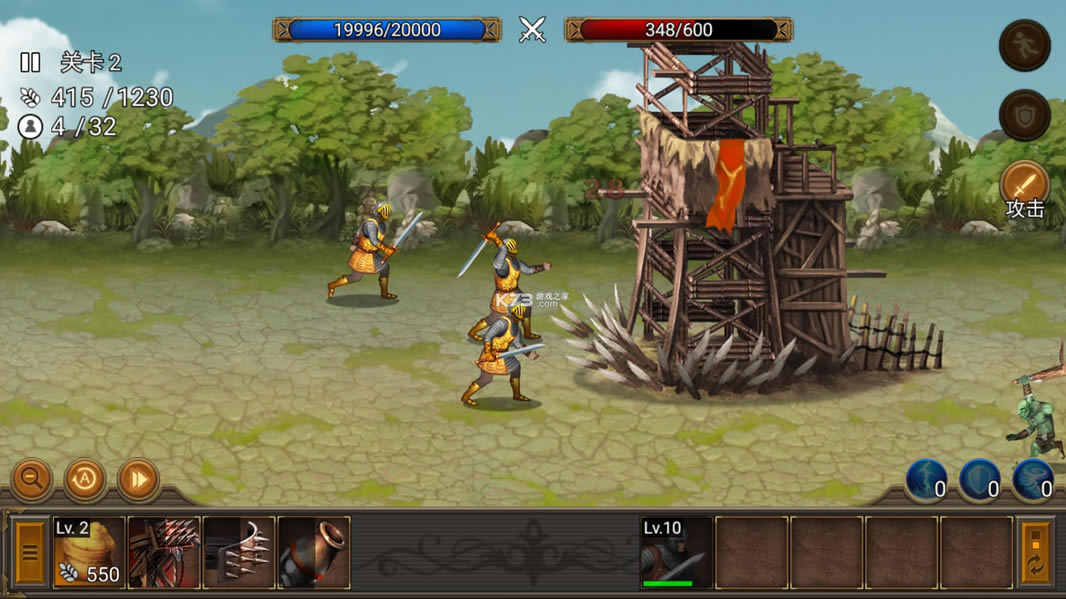Tap the 攻击 attack sword button
The image size is (1066, 599).
pyautogui.click(x=1025, y=186)
